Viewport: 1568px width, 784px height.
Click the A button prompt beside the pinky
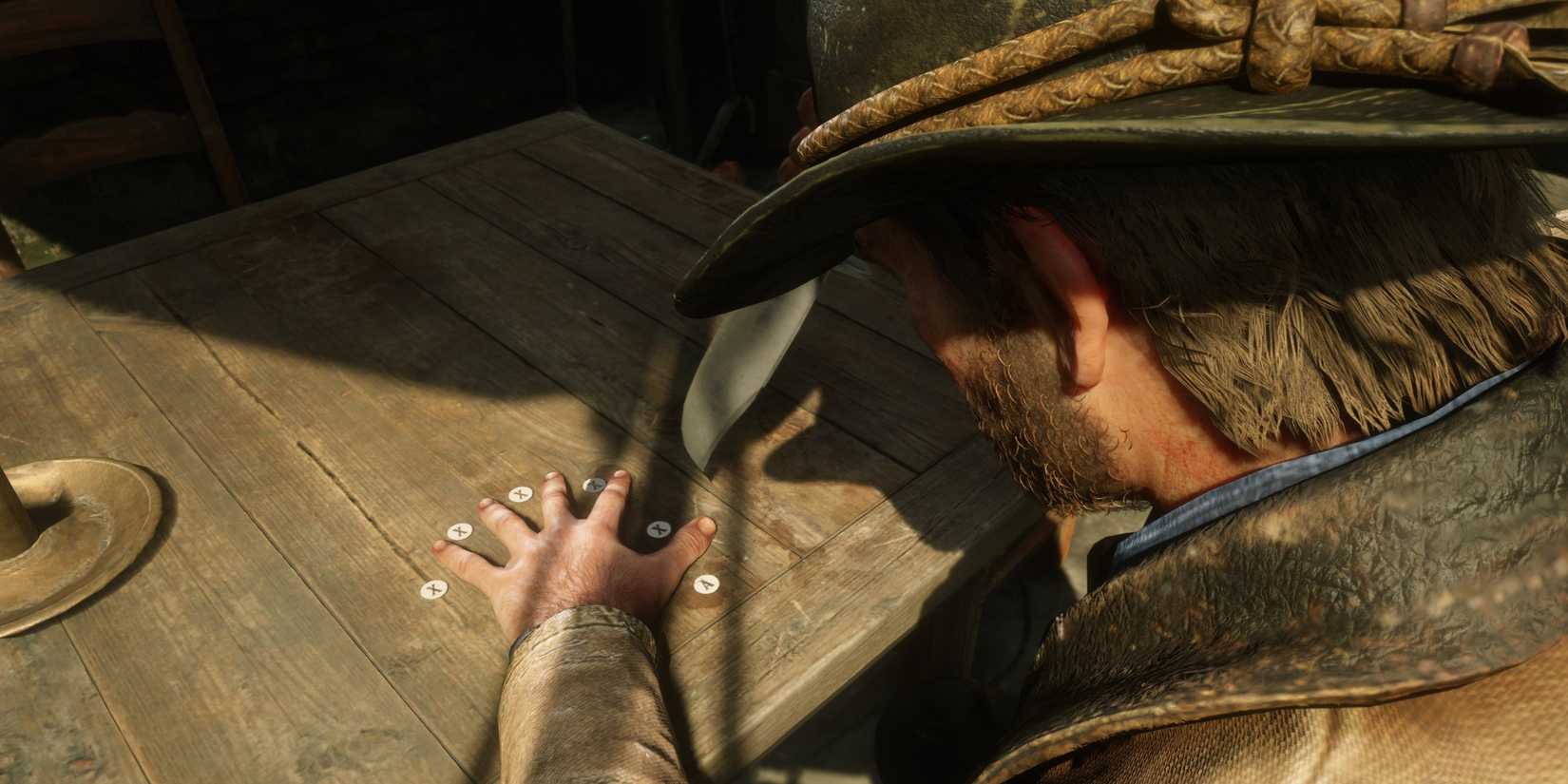click(x=707, y=584)
